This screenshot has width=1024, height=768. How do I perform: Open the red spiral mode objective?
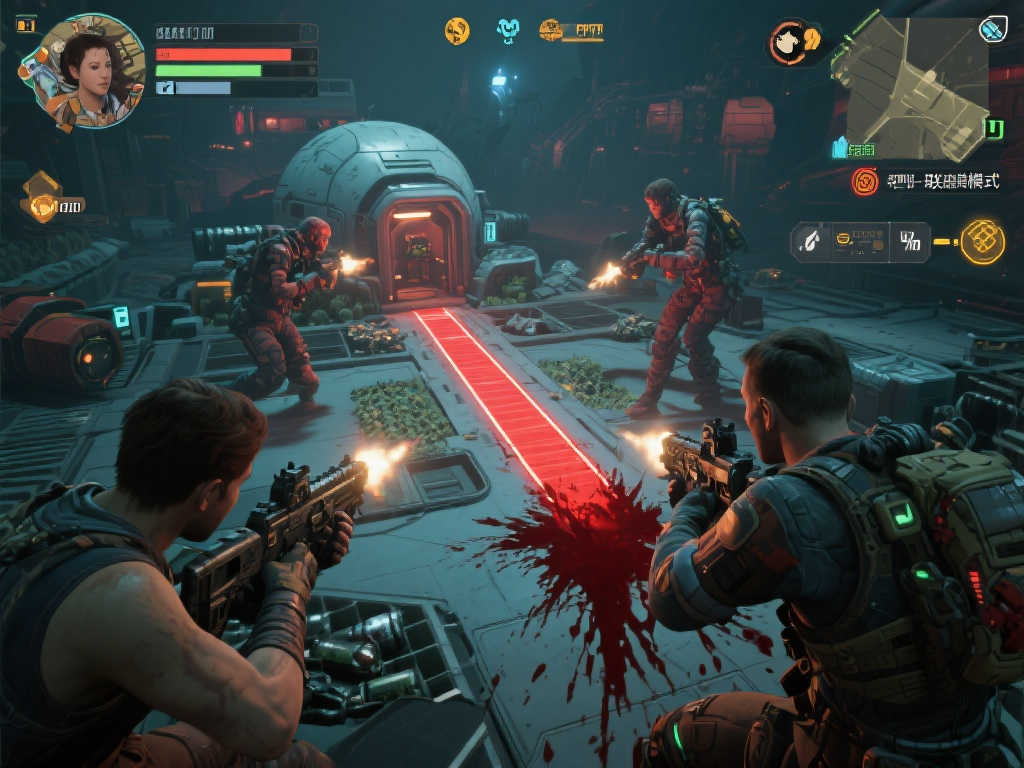[x=864, y=181]
